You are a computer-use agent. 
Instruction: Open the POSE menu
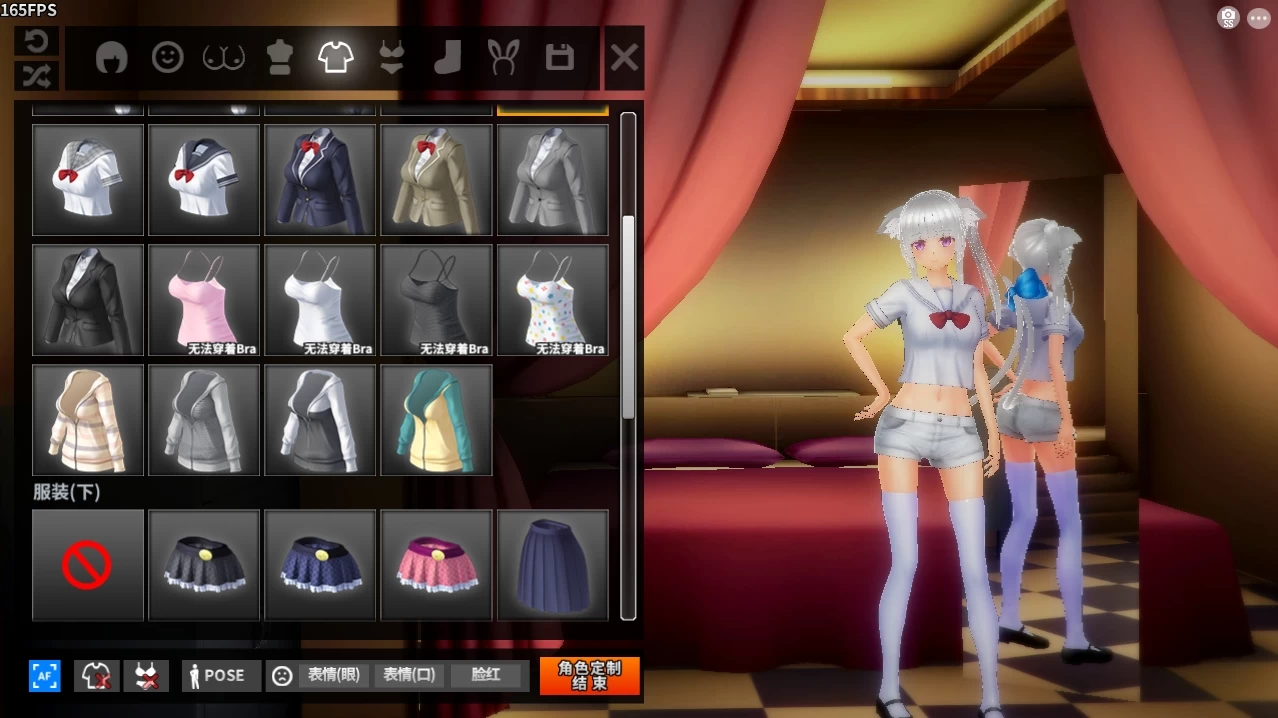click(221, 676)
